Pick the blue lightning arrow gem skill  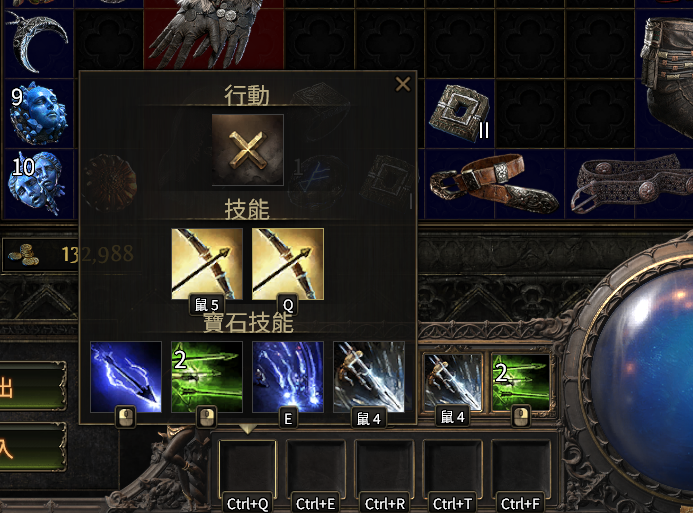point(126,376)
